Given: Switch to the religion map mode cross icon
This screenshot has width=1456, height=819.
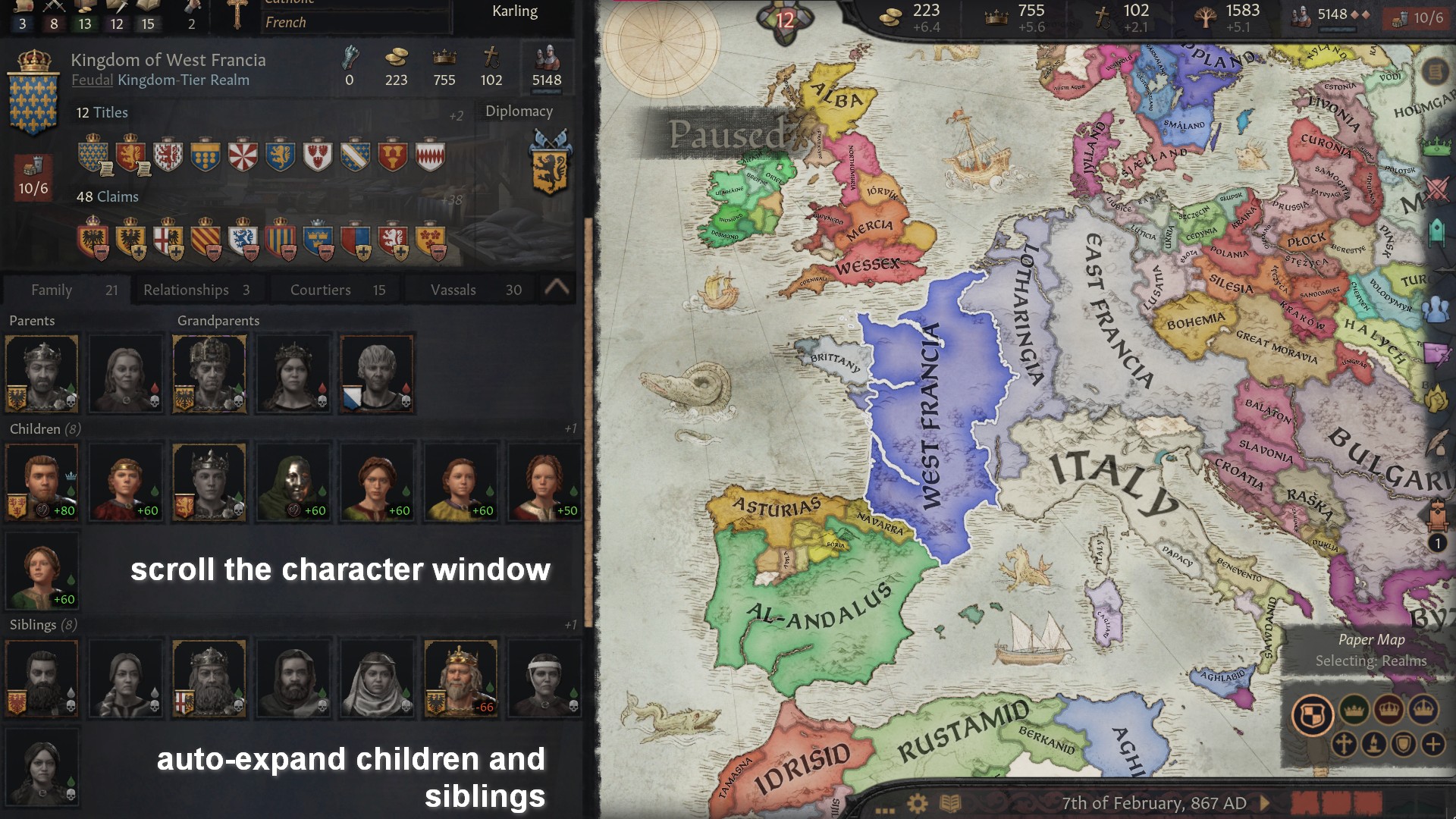Looking at the screenshot, I should click(1345, 744).
